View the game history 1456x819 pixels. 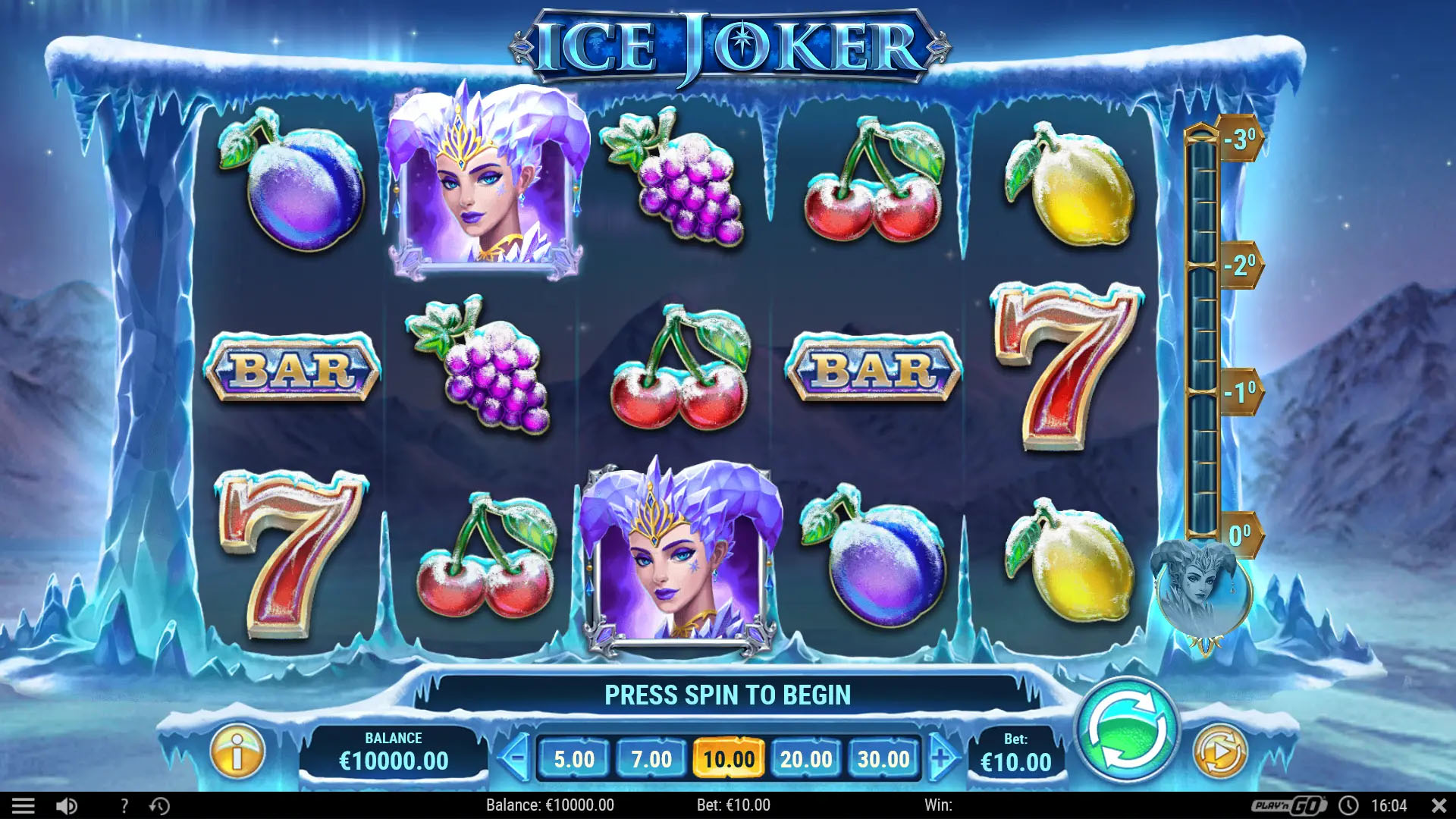(159, 805)
